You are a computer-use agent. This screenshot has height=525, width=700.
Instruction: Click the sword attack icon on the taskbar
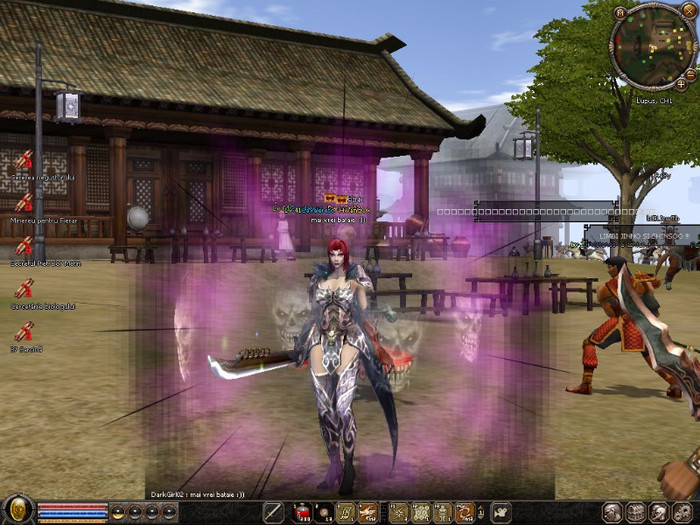tap(273, 513)
